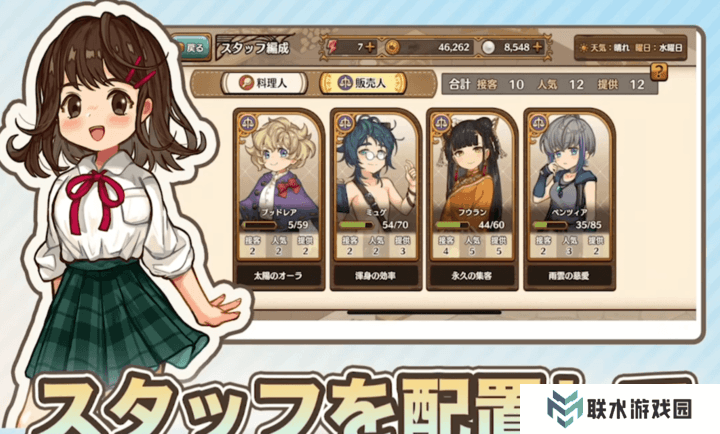Add energy with the lightning plus button

(372, 46)
